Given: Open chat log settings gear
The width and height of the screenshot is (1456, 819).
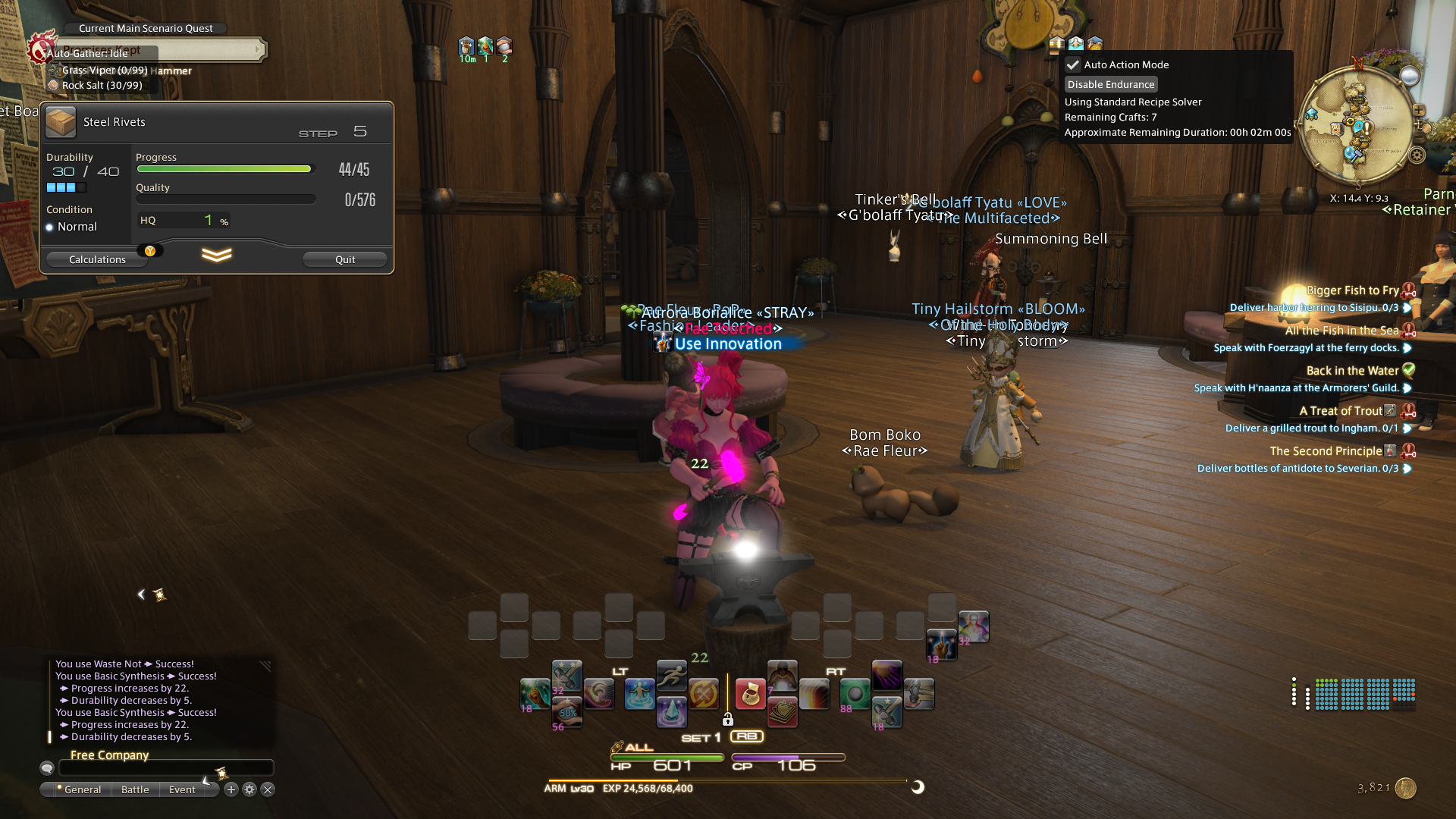Looking at the screenshot, I should (x=249, y=789).
